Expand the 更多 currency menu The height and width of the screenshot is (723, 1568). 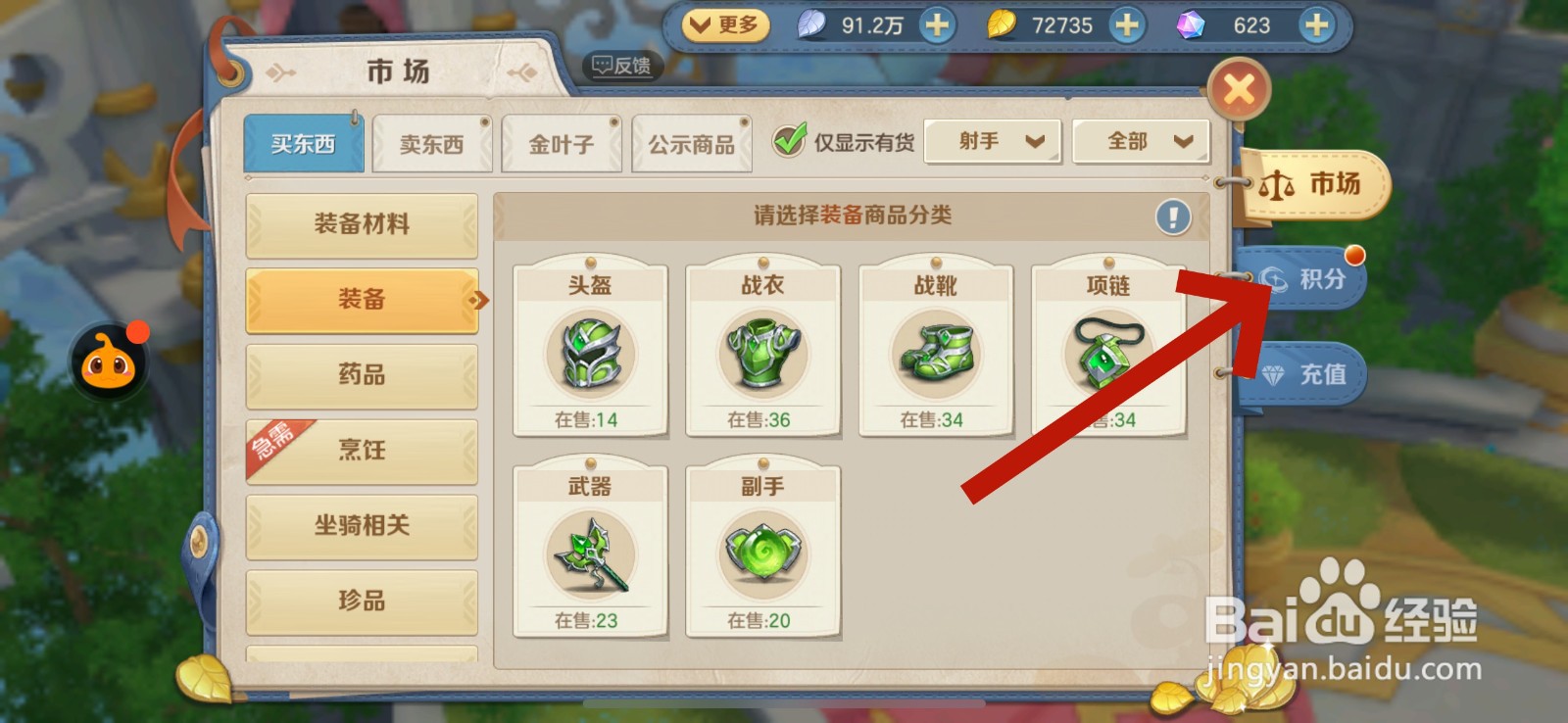(x=726, y=25)
